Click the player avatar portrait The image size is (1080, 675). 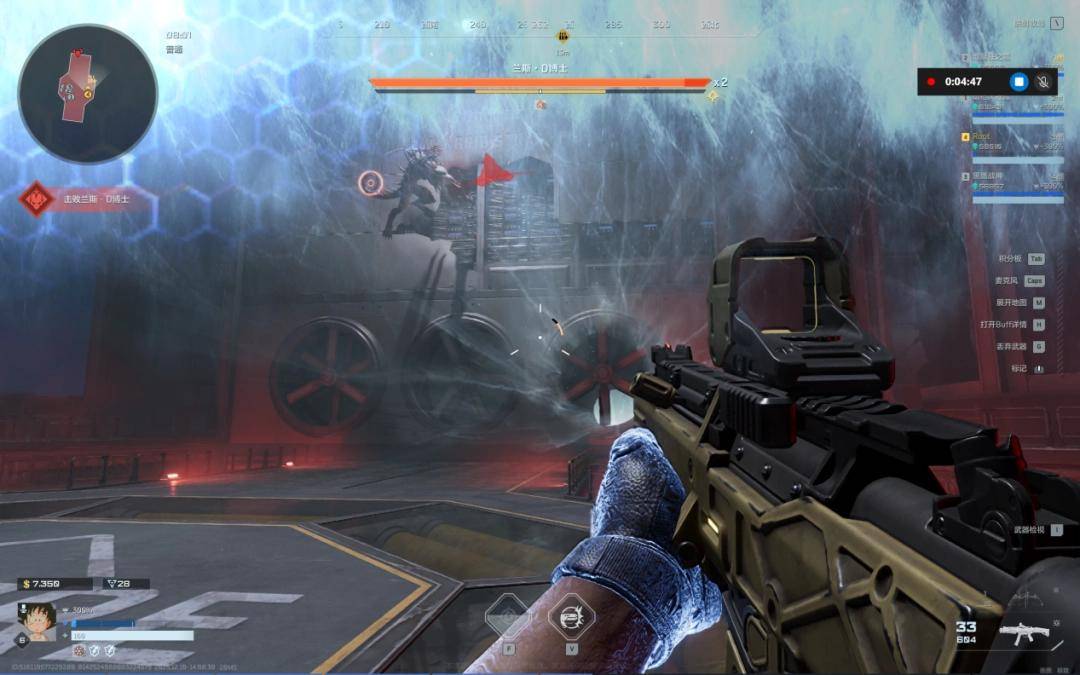coord(37,621)
